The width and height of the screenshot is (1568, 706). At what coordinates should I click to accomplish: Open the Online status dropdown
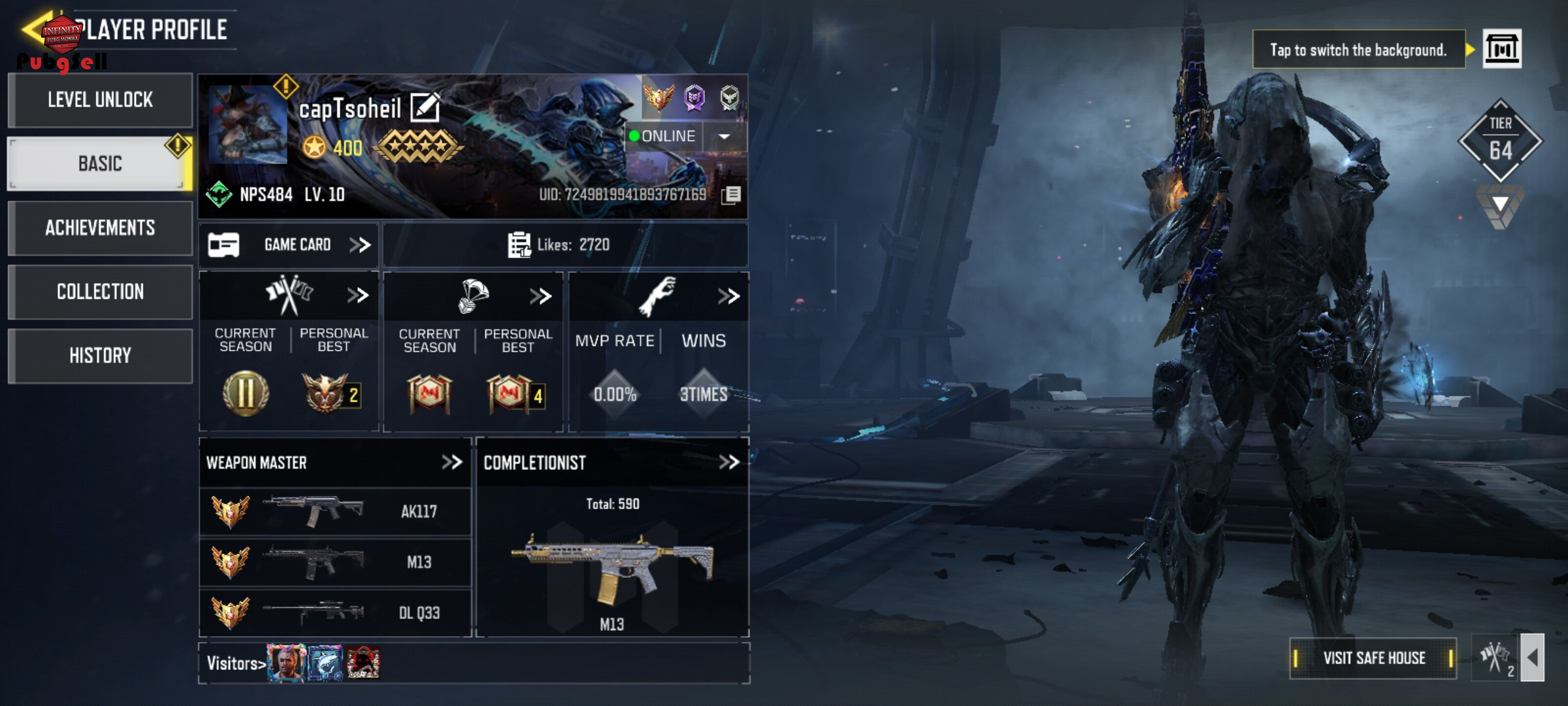pyautogui.click(x=725, y=136)
